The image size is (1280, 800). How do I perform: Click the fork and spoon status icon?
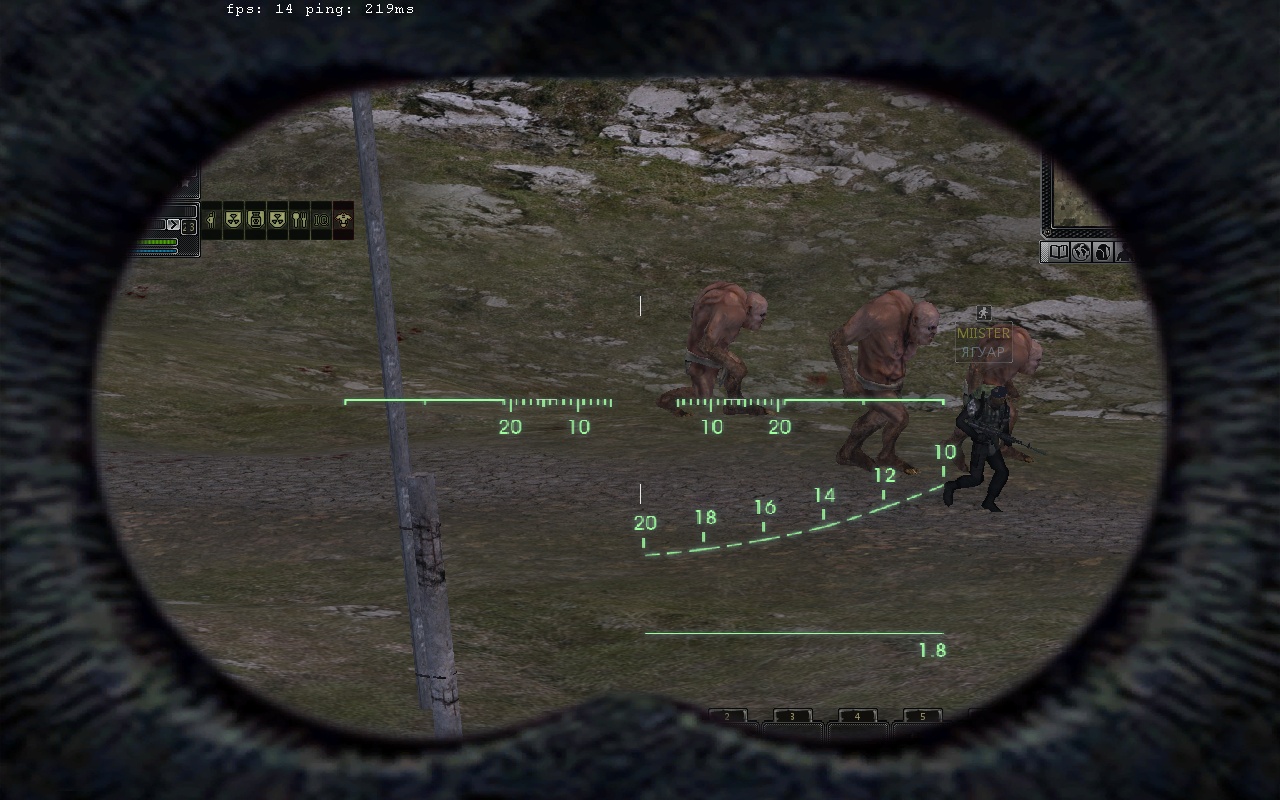coord(299,220)
